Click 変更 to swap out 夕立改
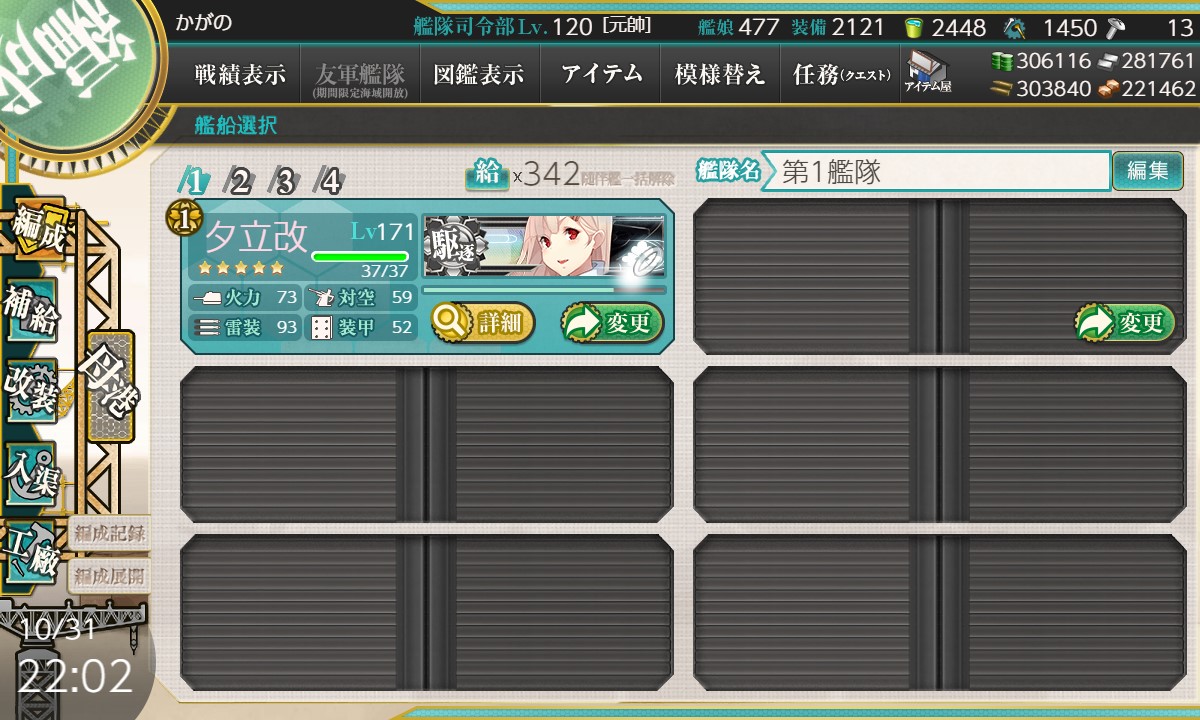1200x720 pixels. (612, 323)
